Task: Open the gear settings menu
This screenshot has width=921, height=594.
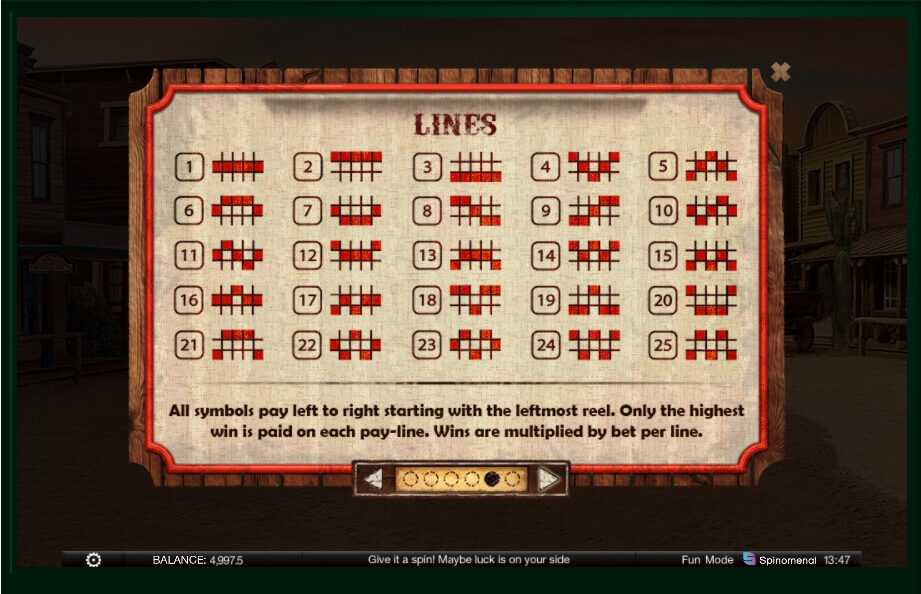Action: click(93, 560)
